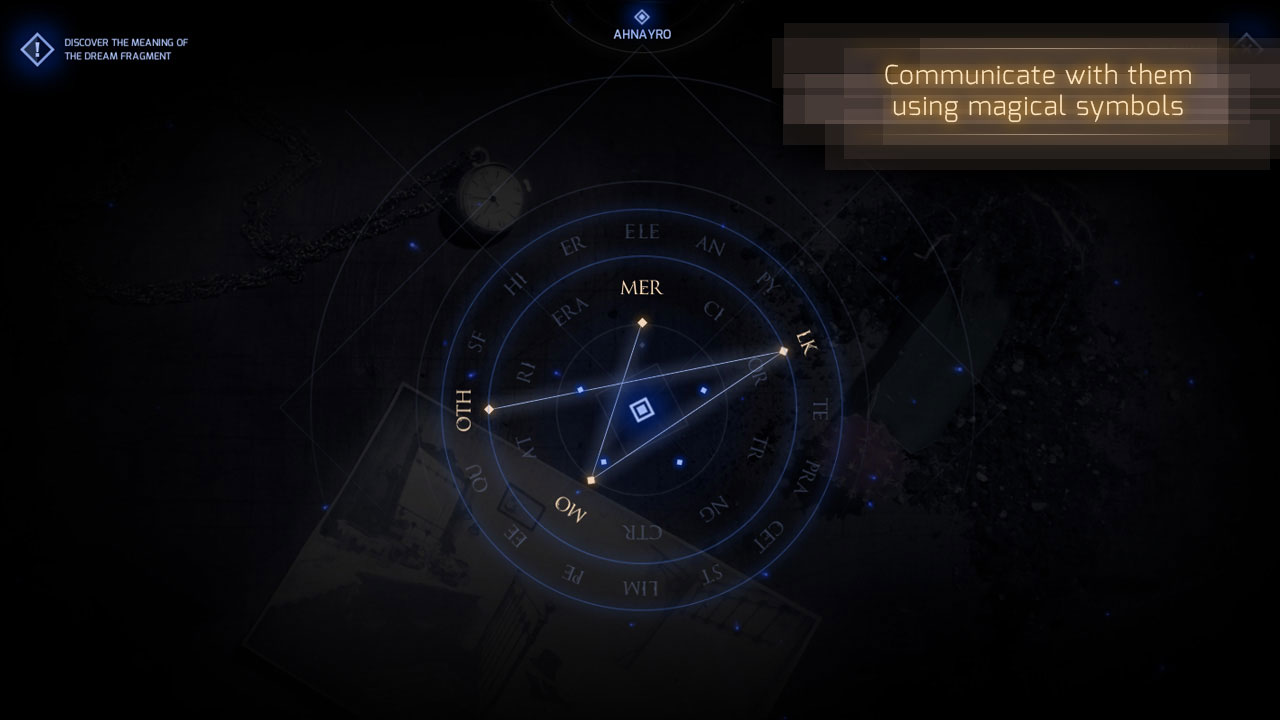Select the glowing node below MER

[641, 321]
